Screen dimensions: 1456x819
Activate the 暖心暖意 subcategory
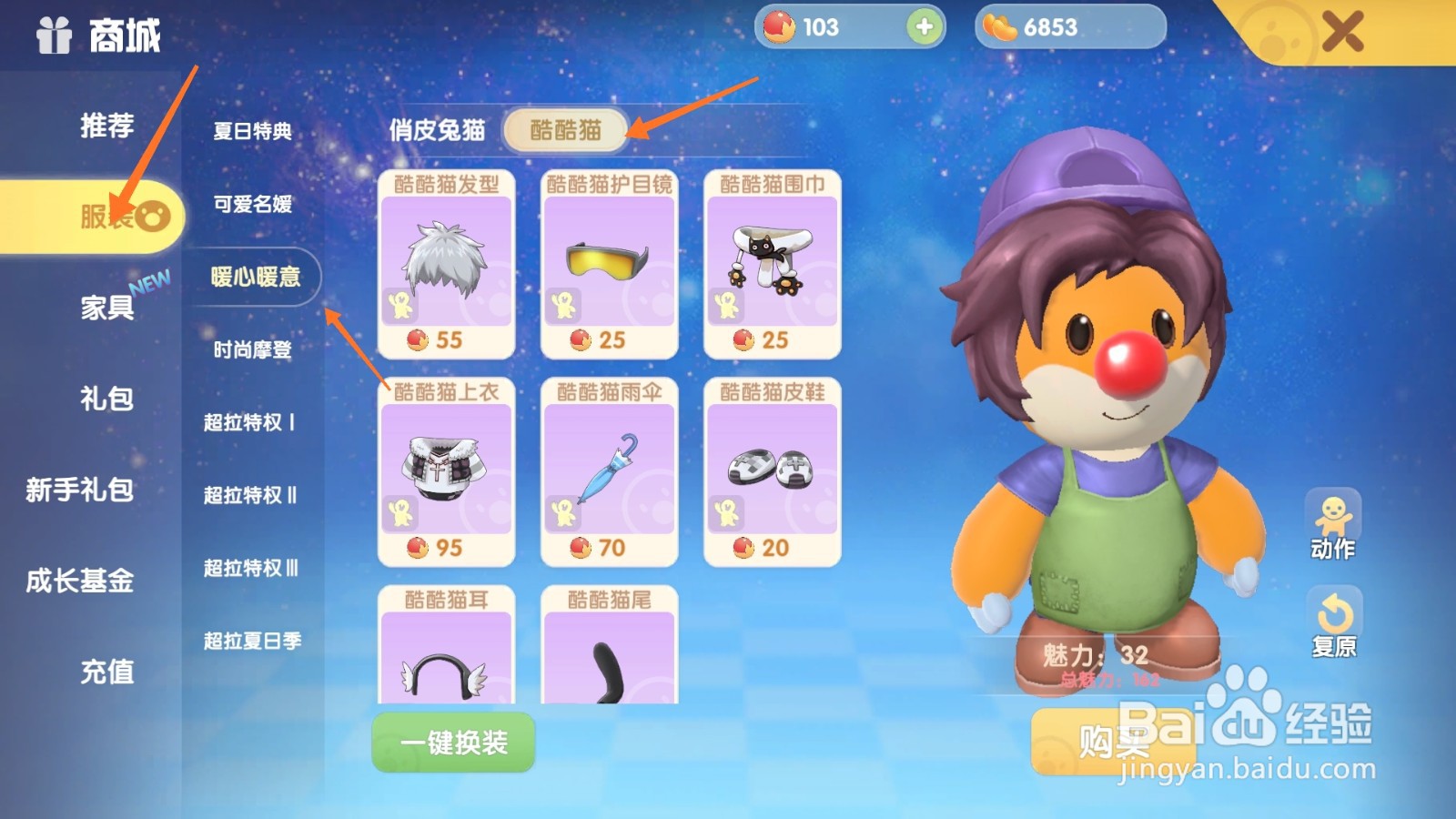pyautogui.click(x=253, y=278)
